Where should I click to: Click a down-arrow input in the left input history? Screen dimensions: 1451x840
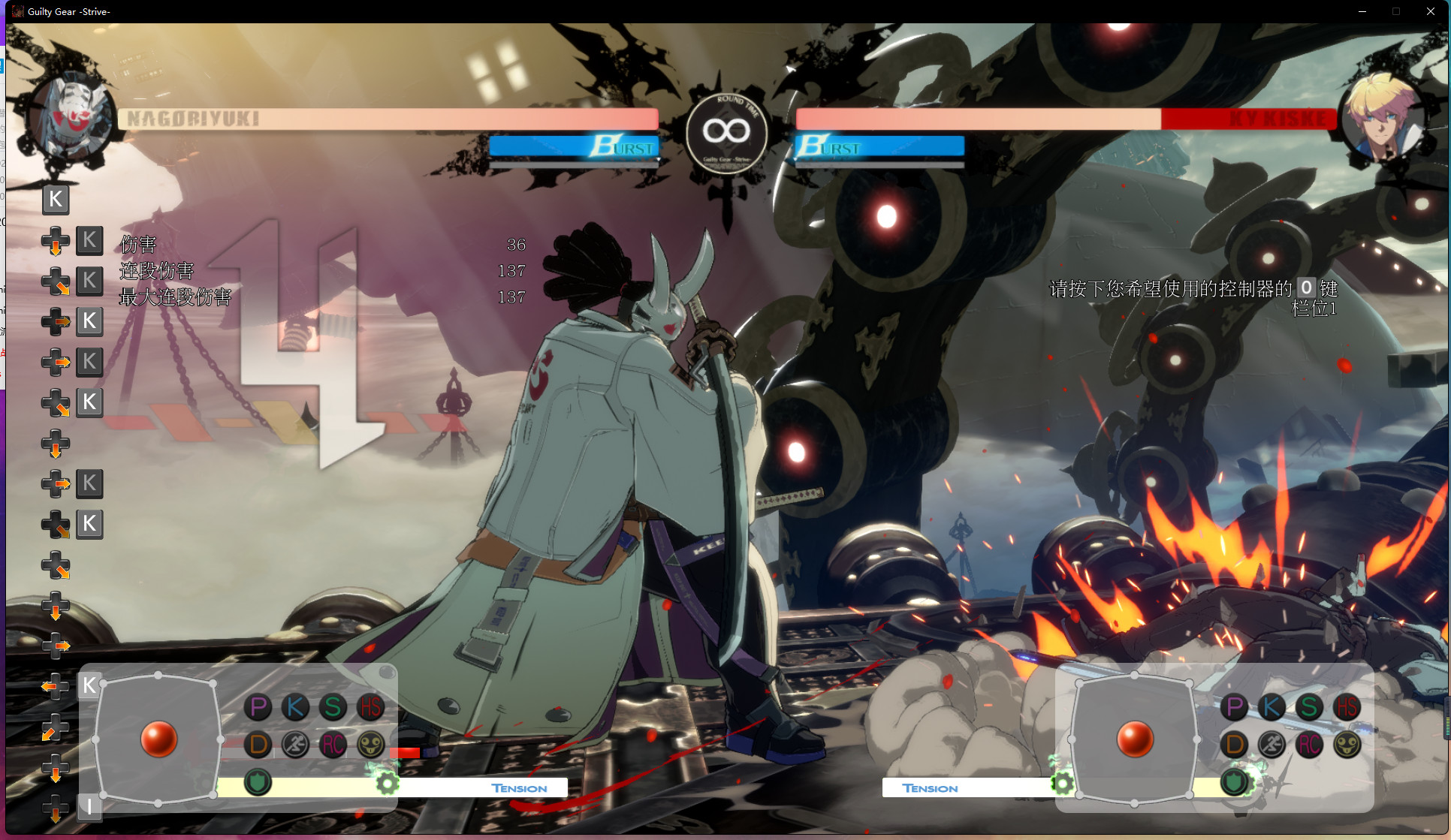[x=56, y=444]
